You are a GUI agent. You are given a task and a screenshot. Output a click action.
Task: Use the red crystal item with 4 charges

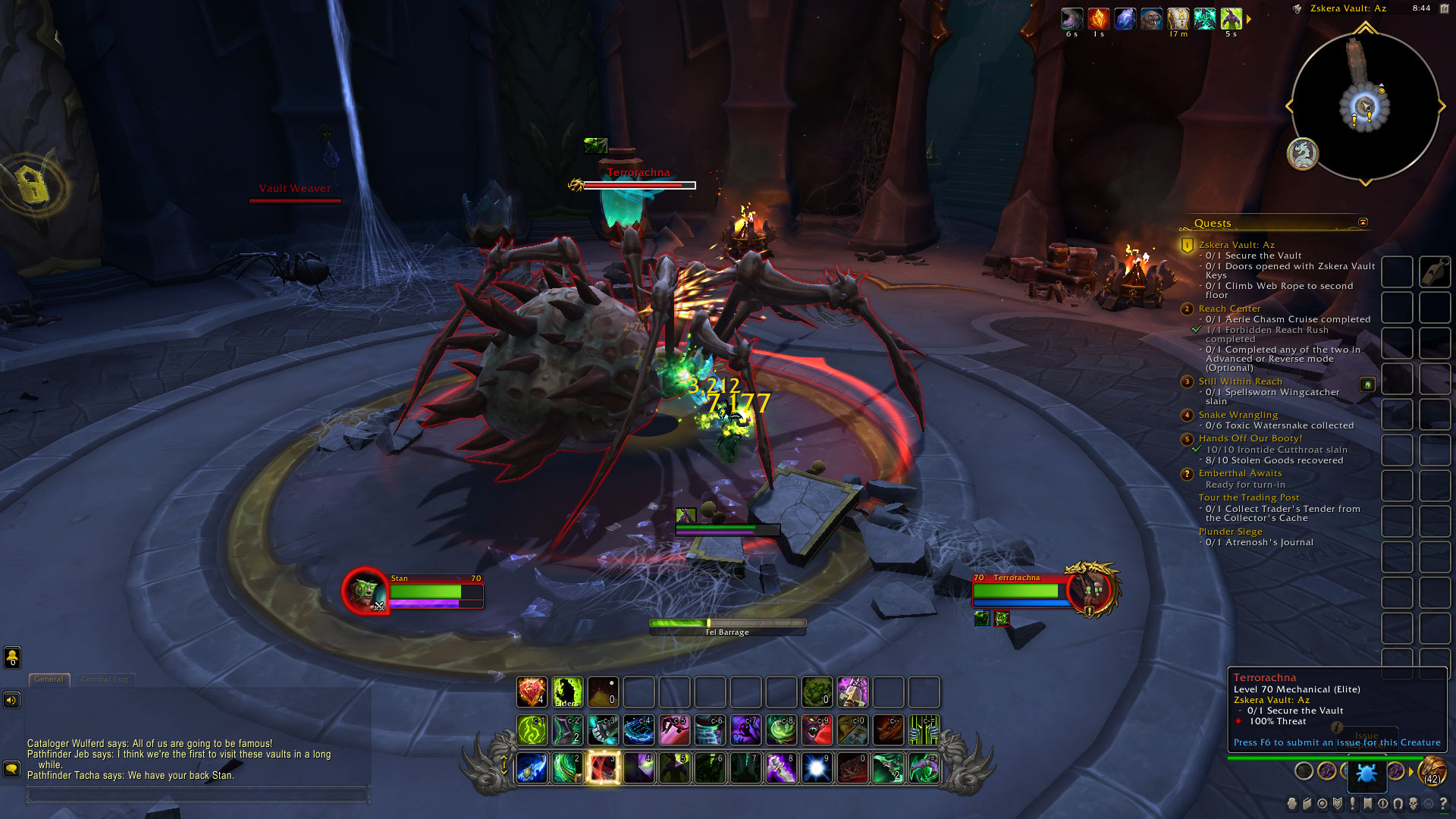point(532,692)
